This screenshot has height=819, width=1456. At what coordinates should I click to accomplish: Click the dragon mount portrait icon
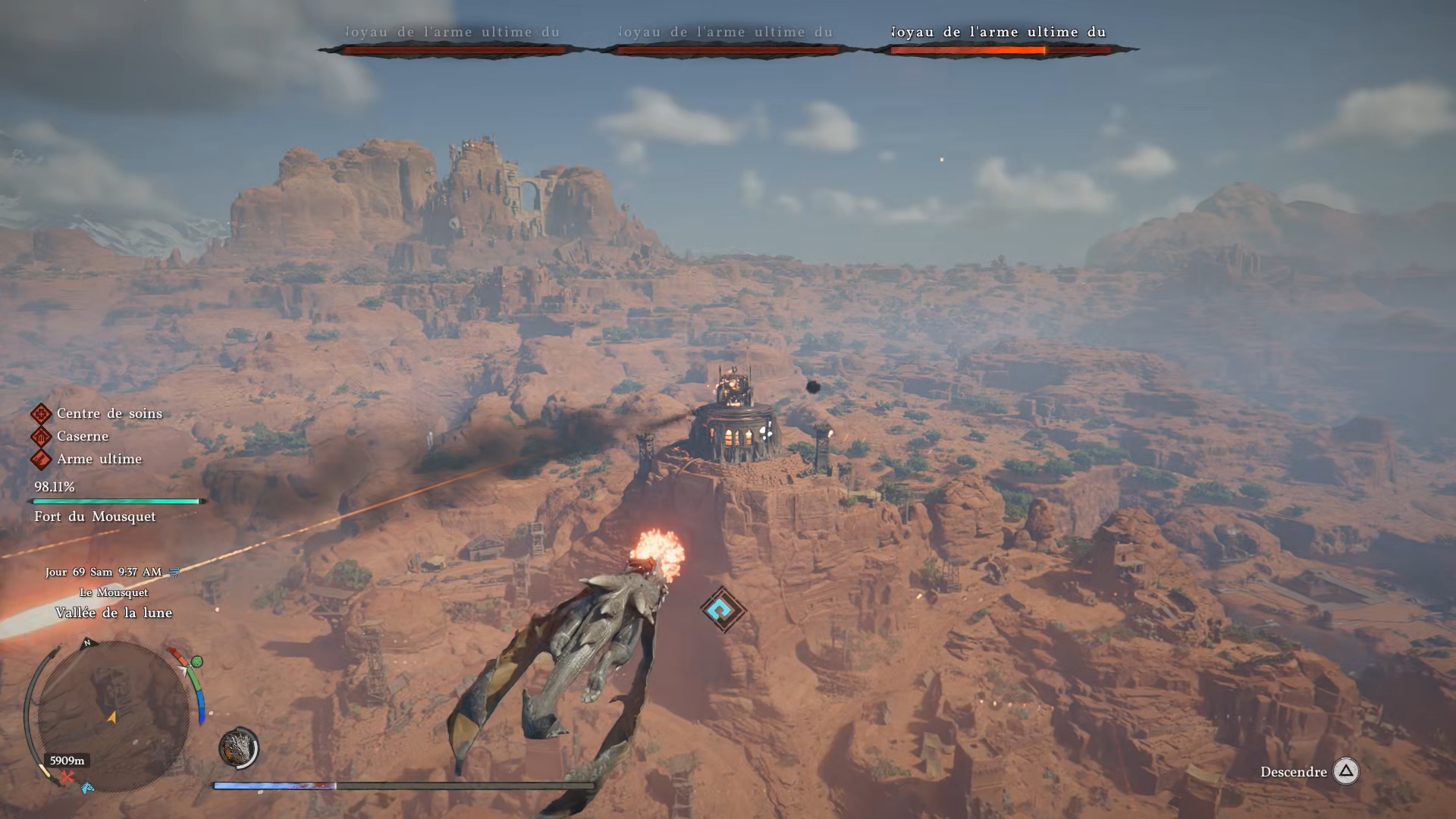[238, 748]
